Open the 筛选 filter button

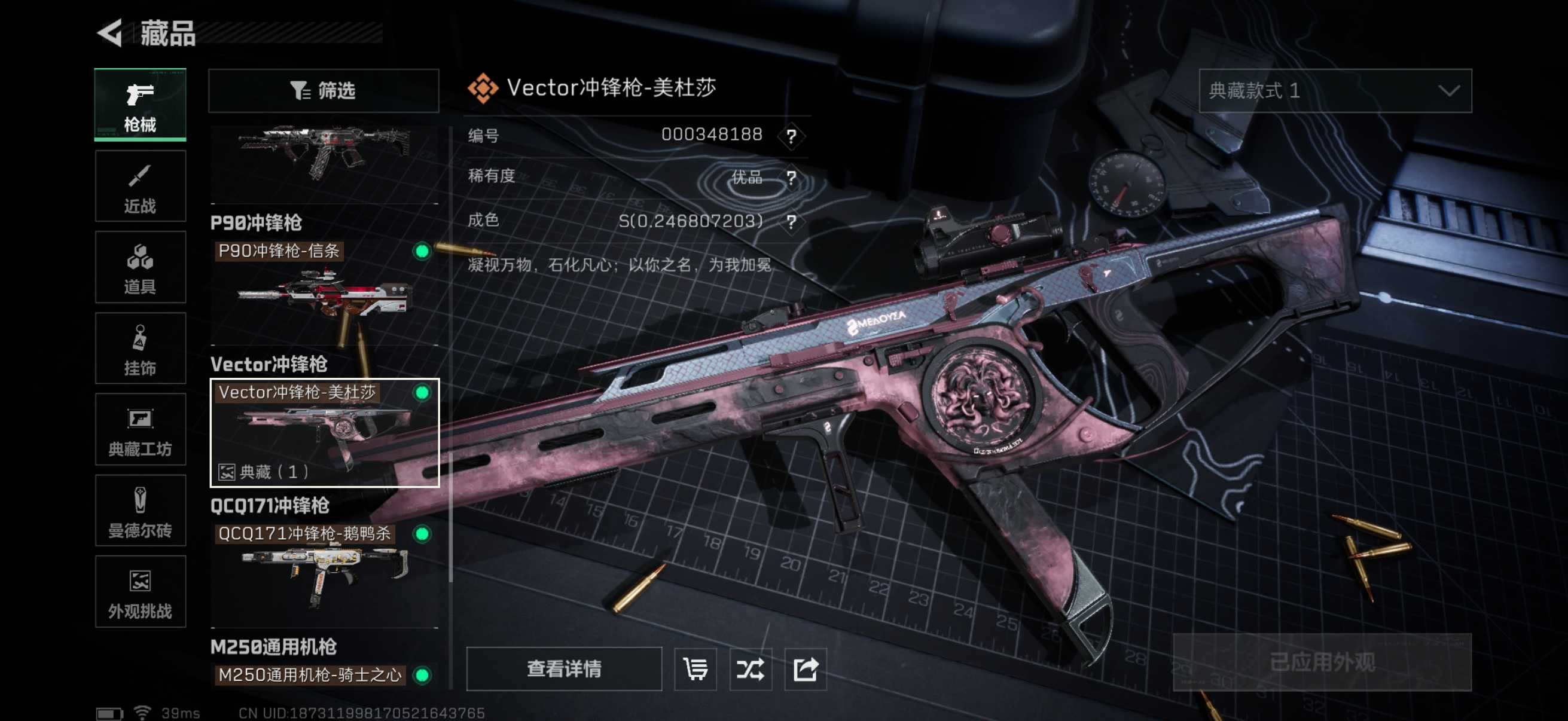point(323,91)
